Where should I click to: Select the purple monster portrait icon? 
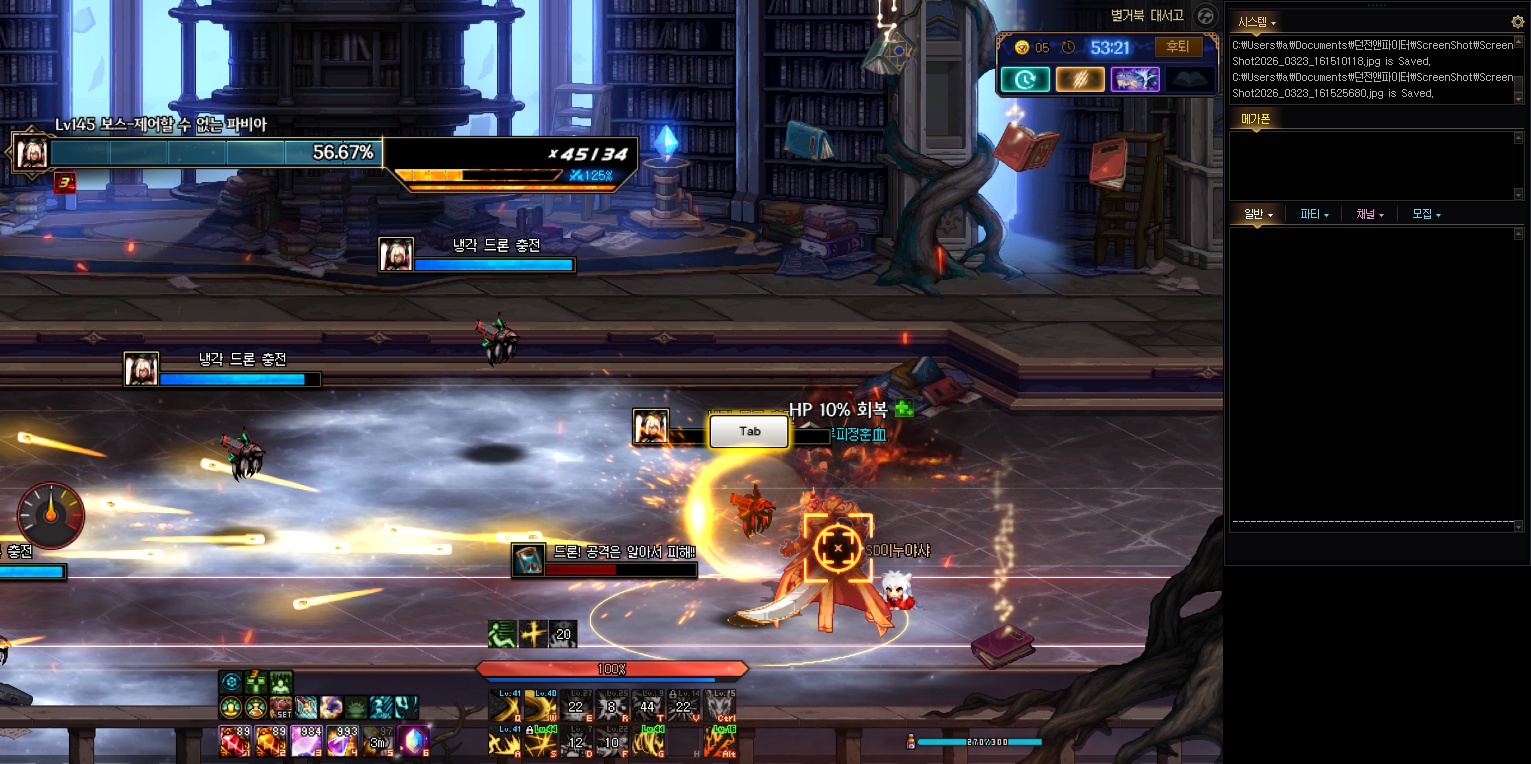(x=1135, y=80)
